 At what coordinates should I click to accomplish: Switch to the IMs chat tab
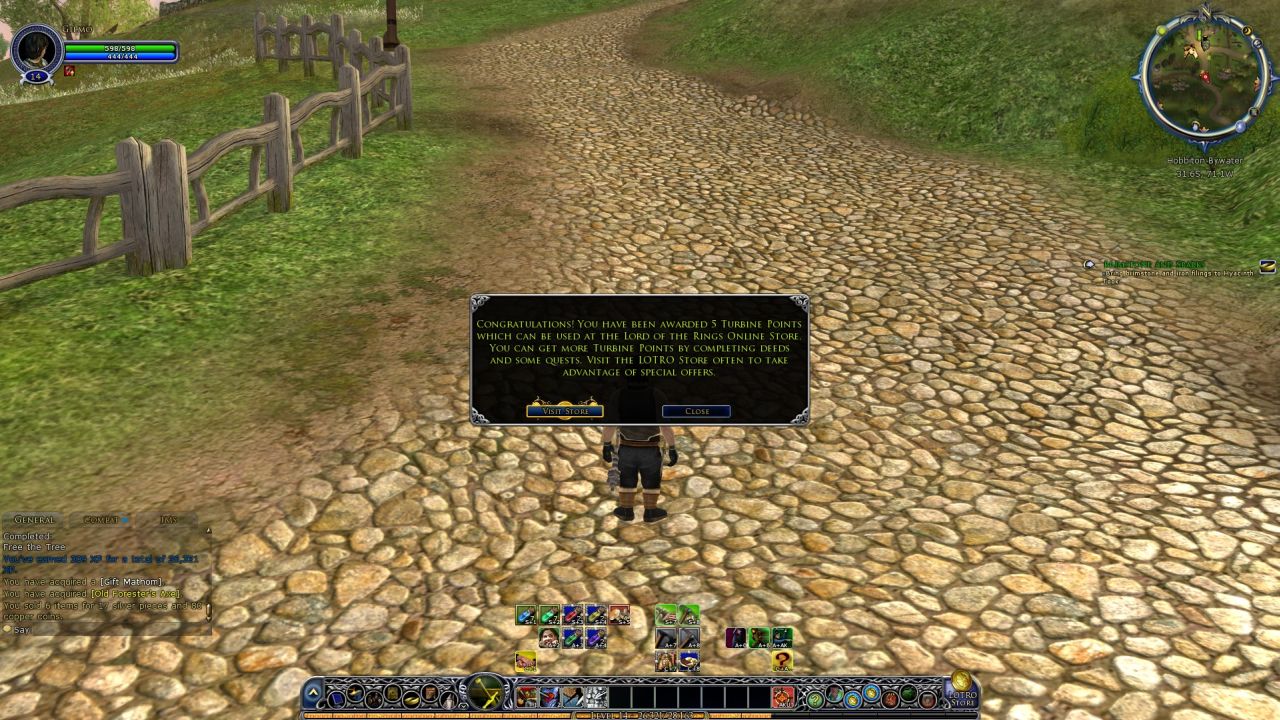click(168, 520)
